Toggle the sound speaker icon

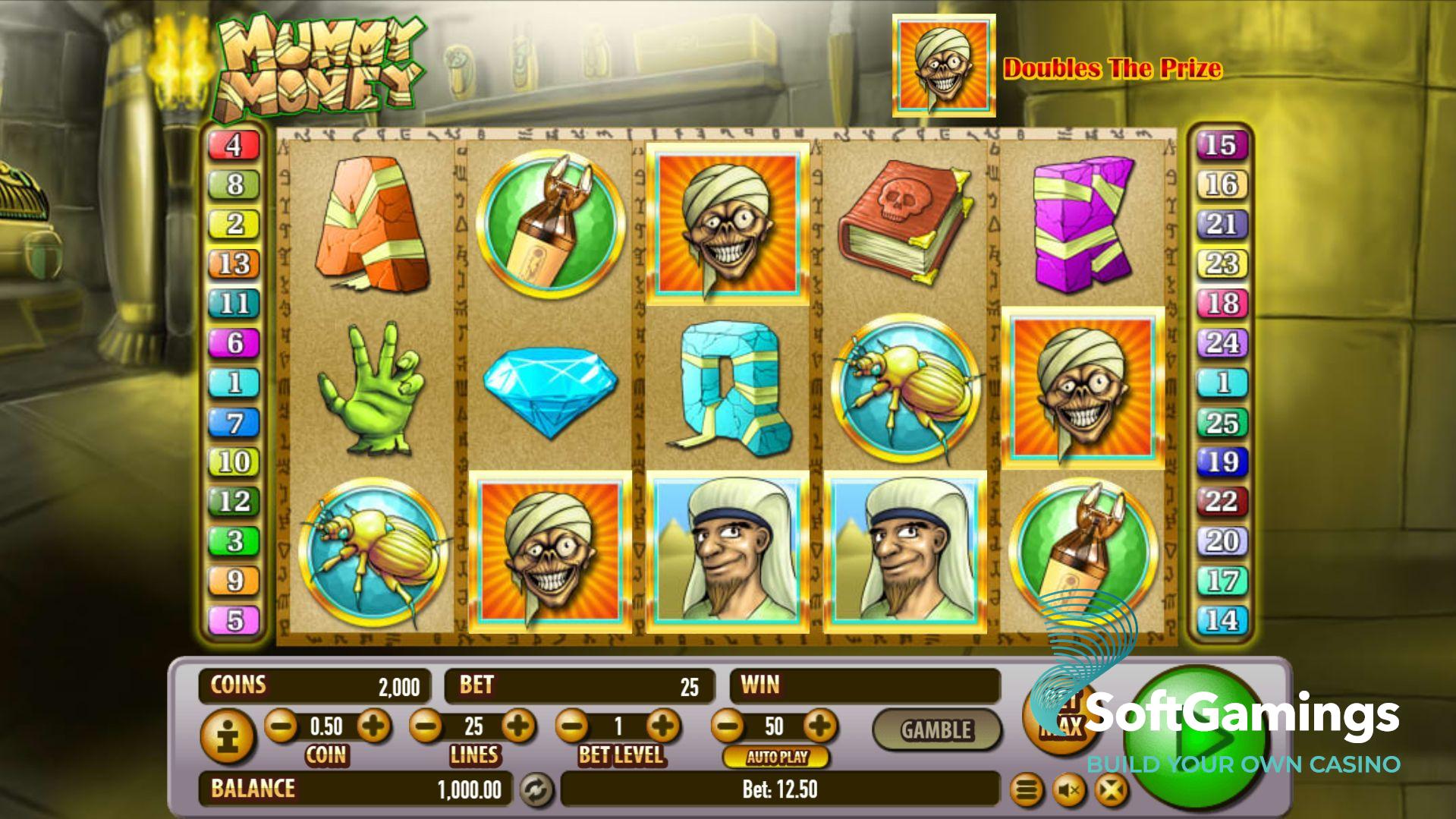(1069, 791)
